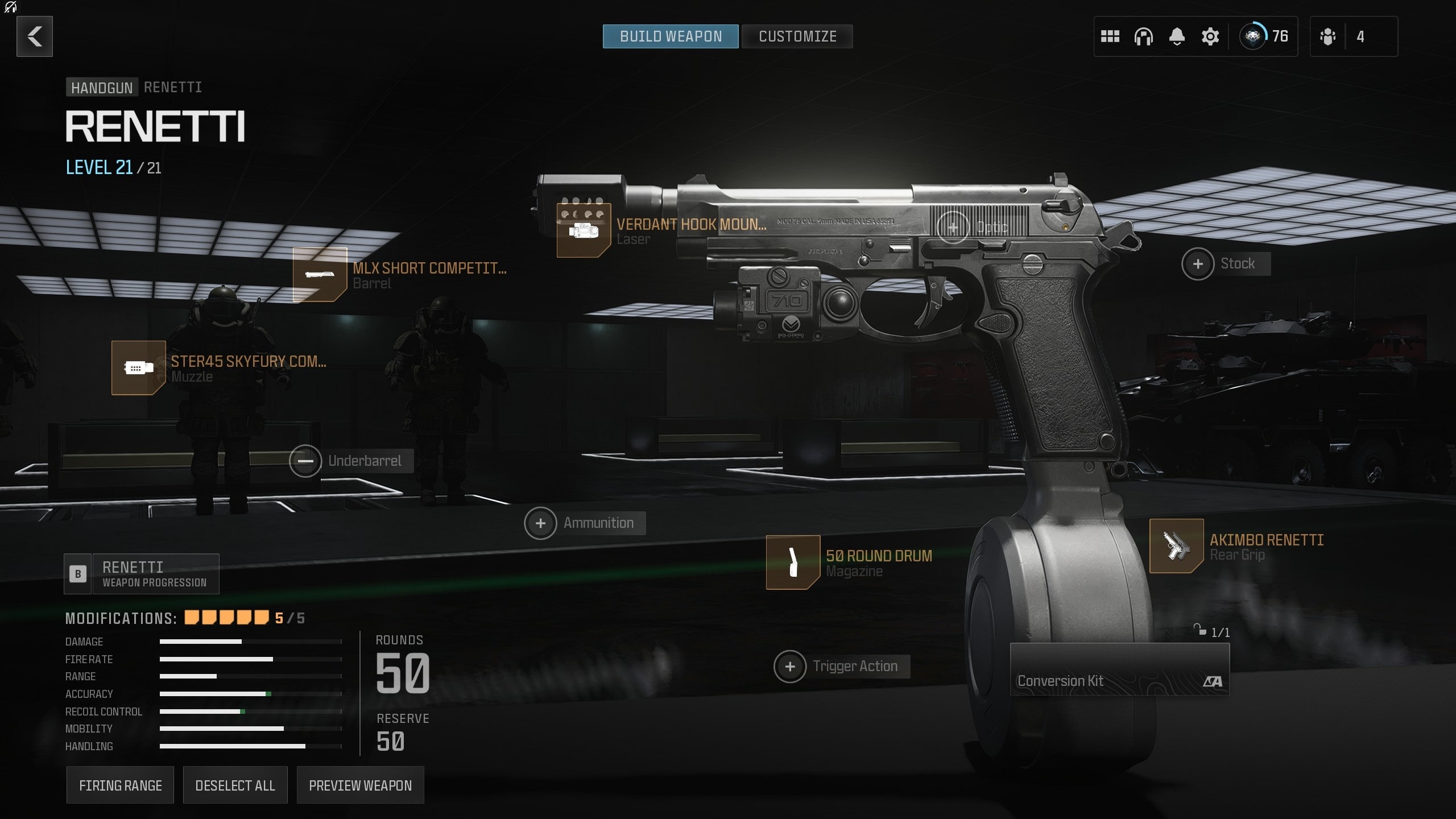
Task: Go back with the arrow button
Action: tap(35, 36)
